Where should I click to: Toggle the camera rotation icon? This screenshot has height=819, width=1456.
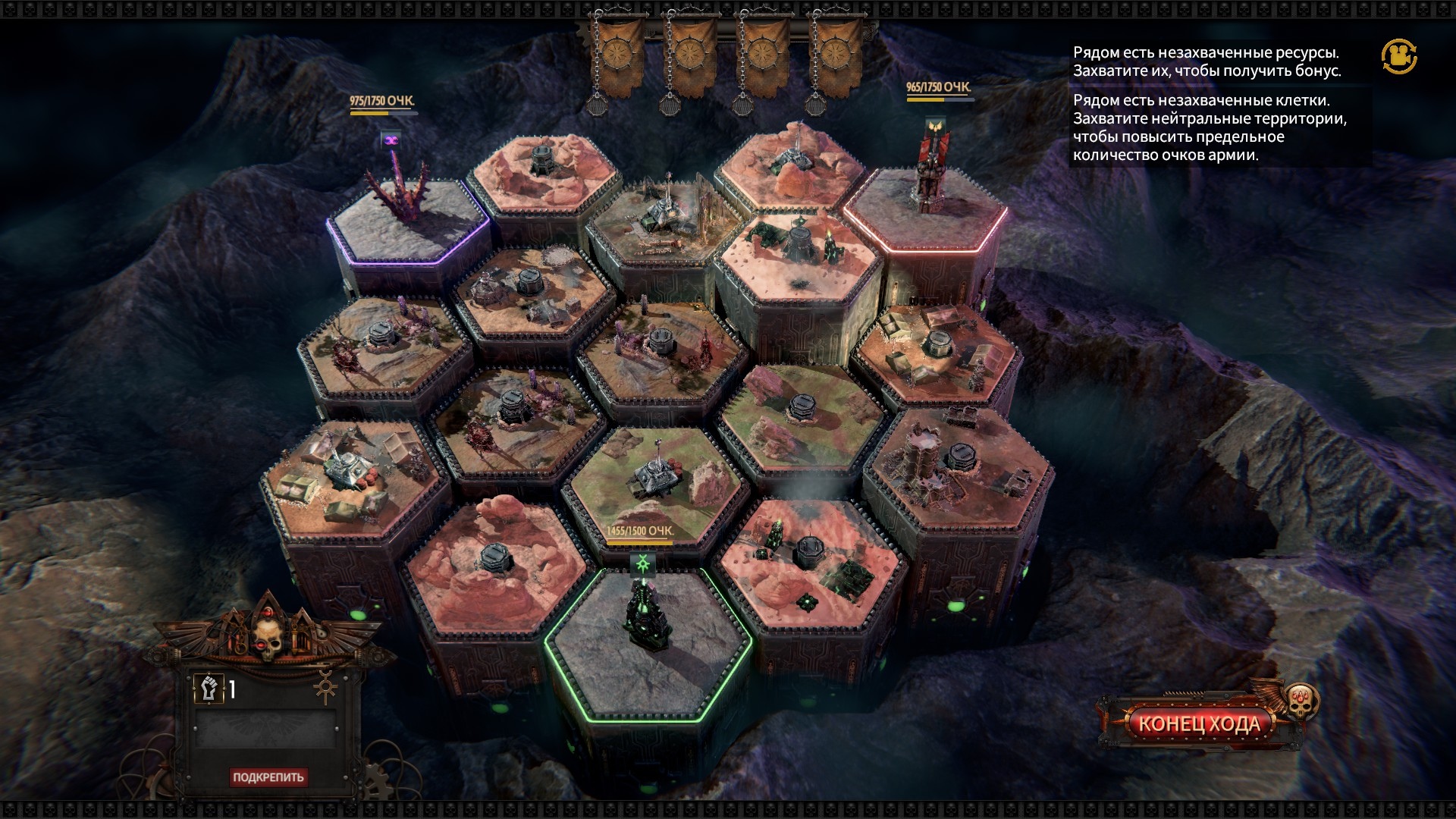tap(1399, 56)
